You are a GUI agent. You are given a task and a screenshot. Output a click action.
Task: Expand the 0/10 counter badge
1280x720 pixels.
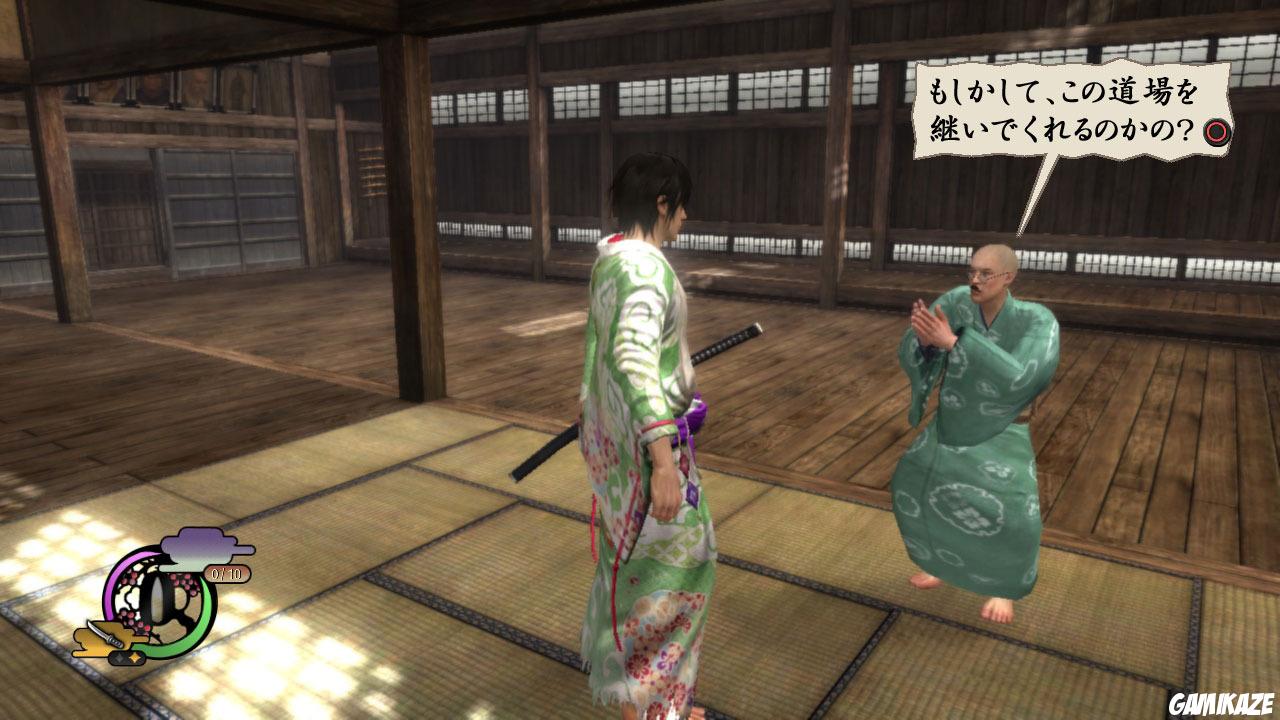226,572
